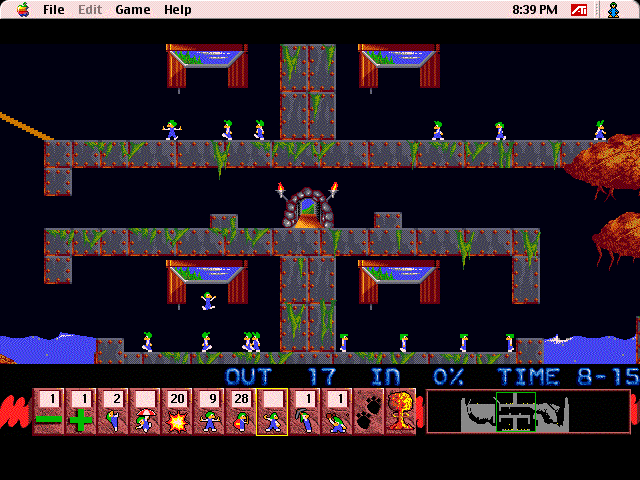
Task: Pause the game with the paw prints button
Action: pos(368,412)
